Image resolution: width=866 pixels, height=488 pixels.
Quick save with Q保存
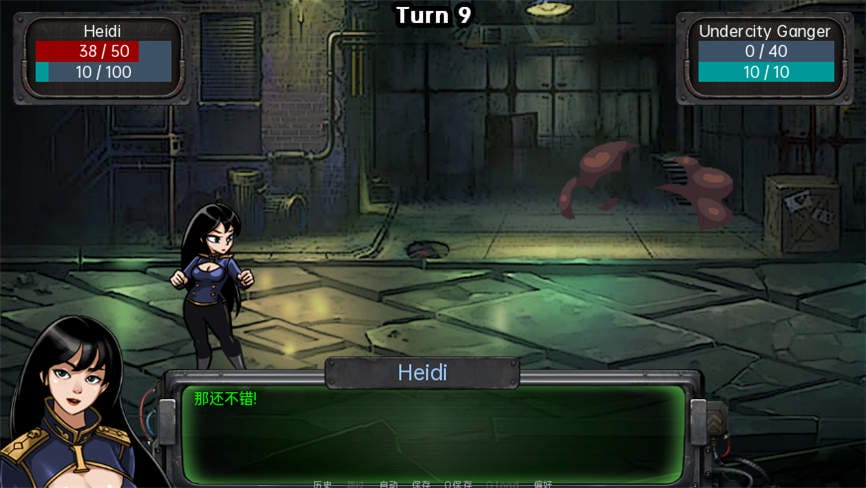(458, 484)
